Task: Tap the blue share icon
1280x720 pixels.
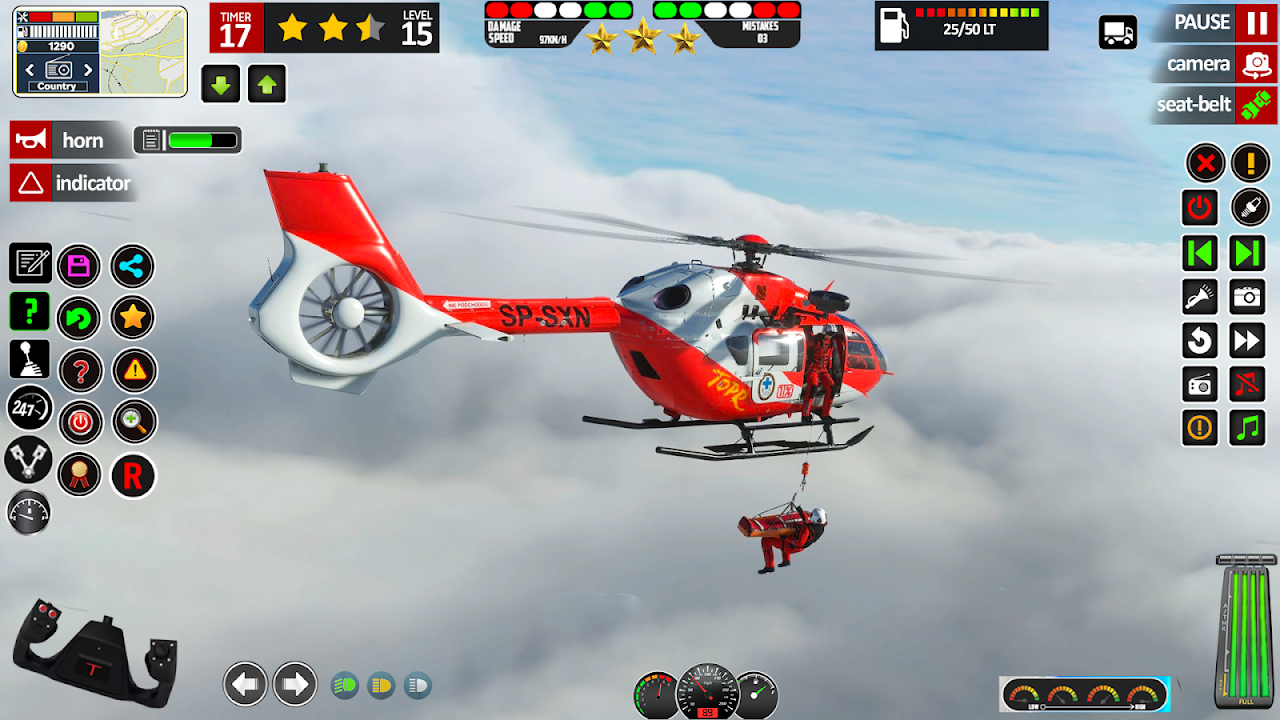Action: pyautogui.click(x=133, y=266)
